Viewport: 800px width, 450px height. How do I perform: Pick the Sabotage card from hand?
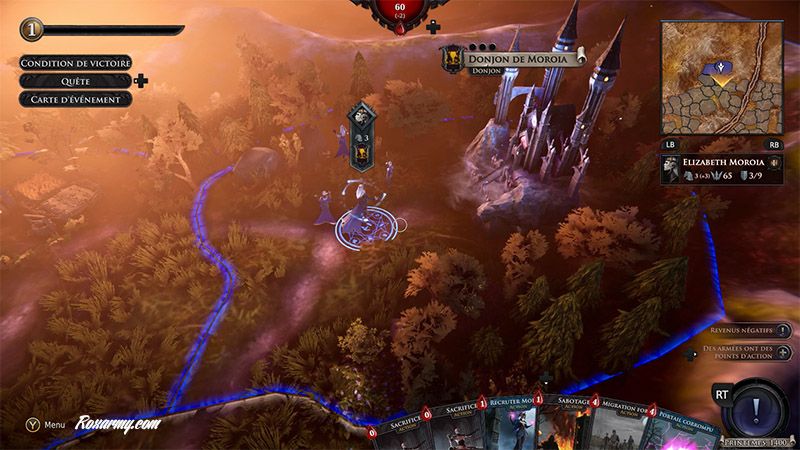point(570,425)
